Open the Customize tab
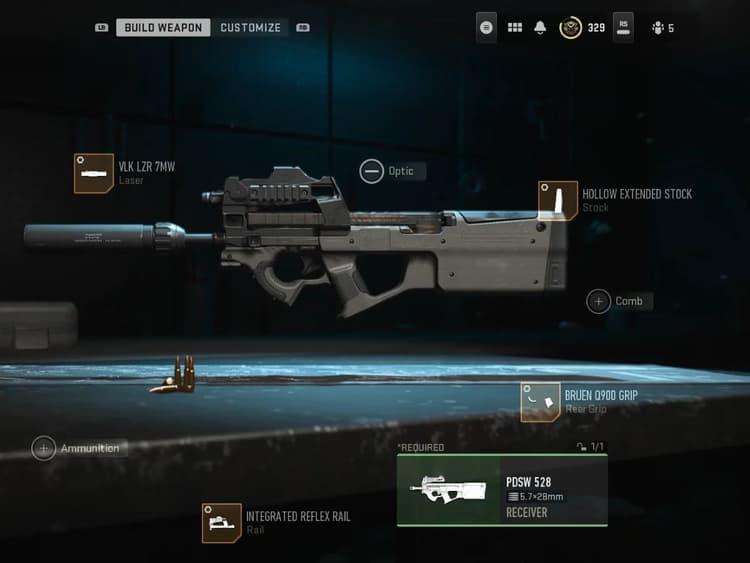Image resolution: width=750 pixels, height=563 pixels. (250, 28)
